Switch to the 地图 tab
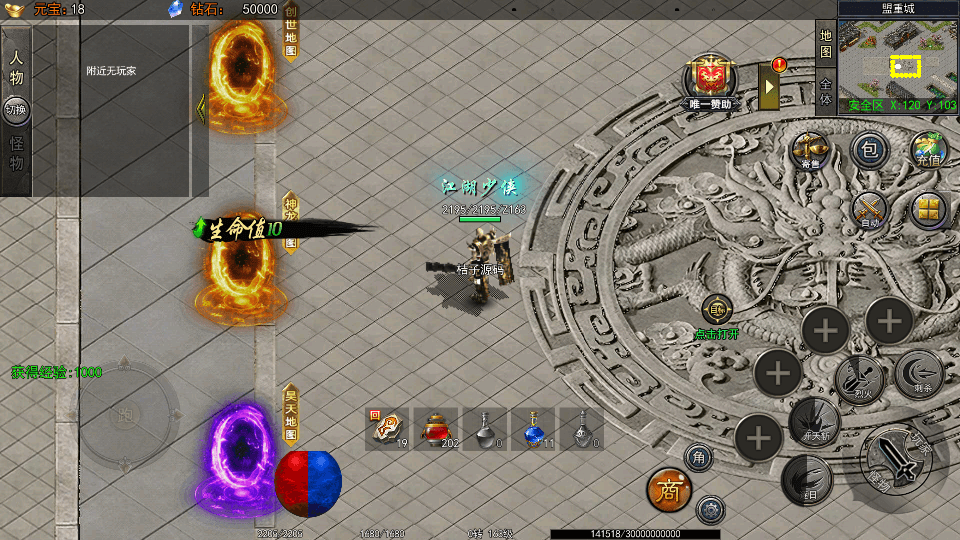 (x=826, y=44)
